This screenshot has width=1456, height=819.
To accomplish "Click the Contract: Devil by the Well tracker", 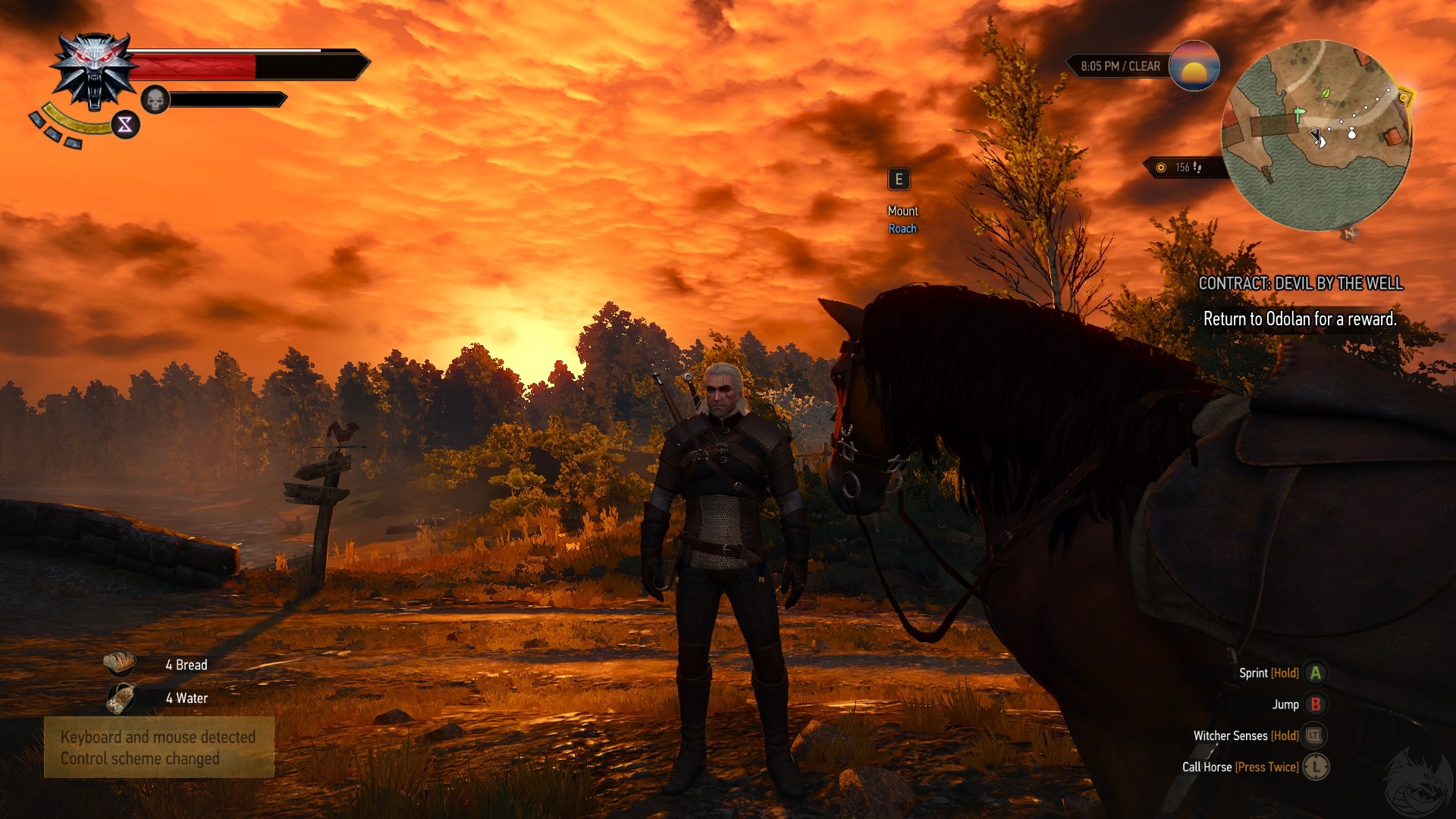I will pos(1300,284).
